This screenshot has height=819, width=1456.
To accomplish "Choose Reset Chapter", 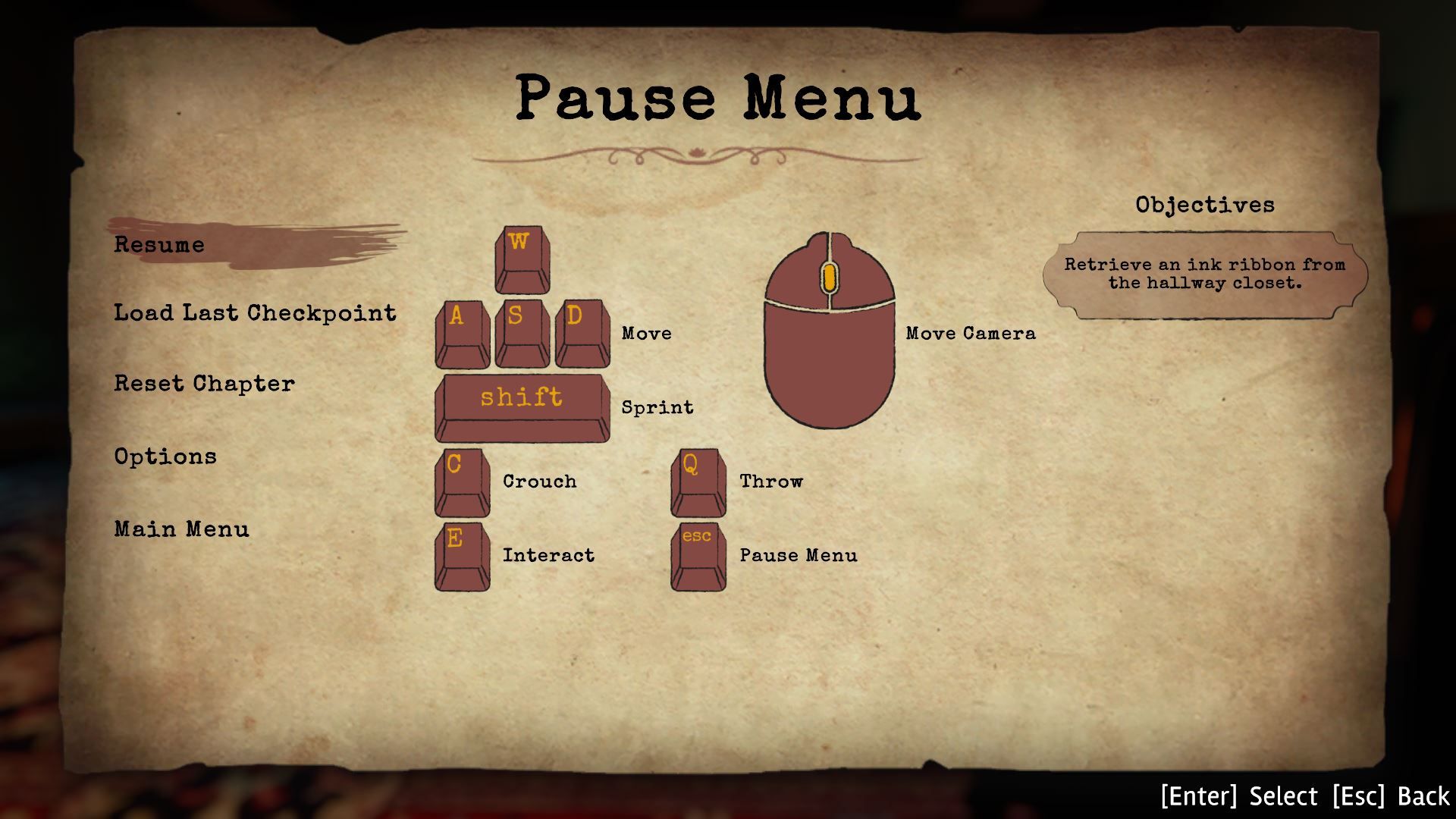I will coord(204,383).
